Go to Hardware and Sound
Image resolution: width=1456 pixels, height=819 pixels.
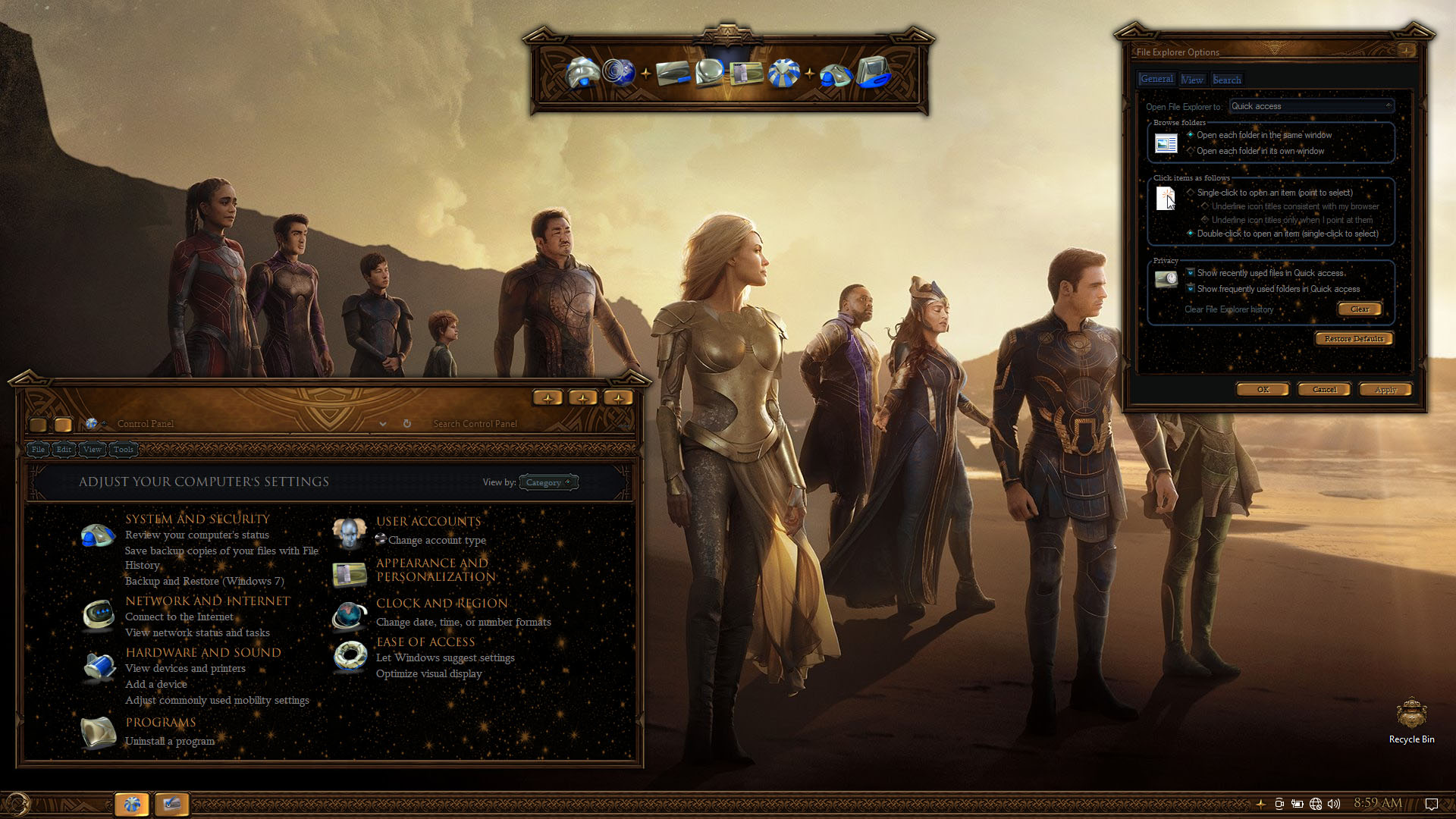click(203, 653)
